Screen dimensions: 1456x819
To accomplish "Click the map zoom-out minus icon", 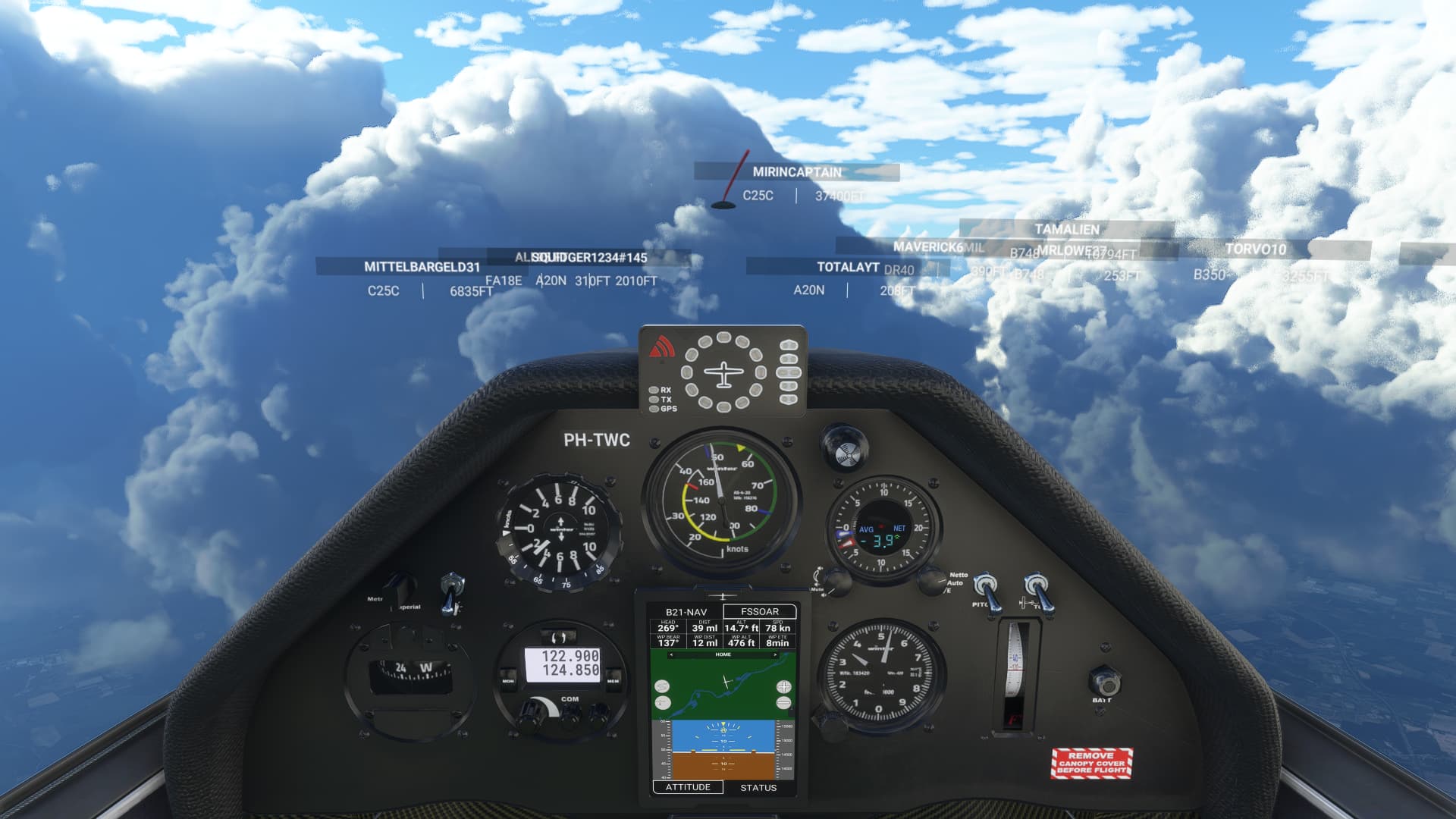I will pyautogui.click(x=783, y=702).
